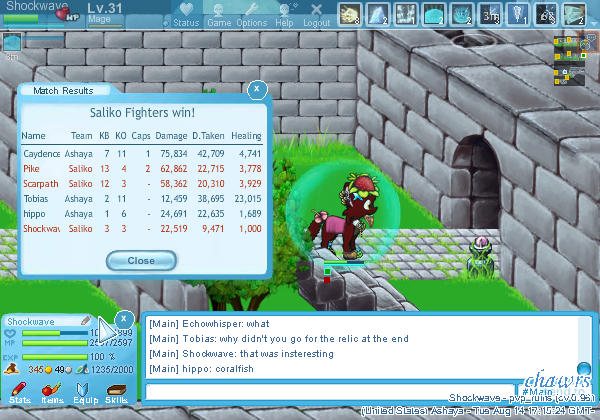
Task: Open the Stats panel
Action: [x=19, y=393]
